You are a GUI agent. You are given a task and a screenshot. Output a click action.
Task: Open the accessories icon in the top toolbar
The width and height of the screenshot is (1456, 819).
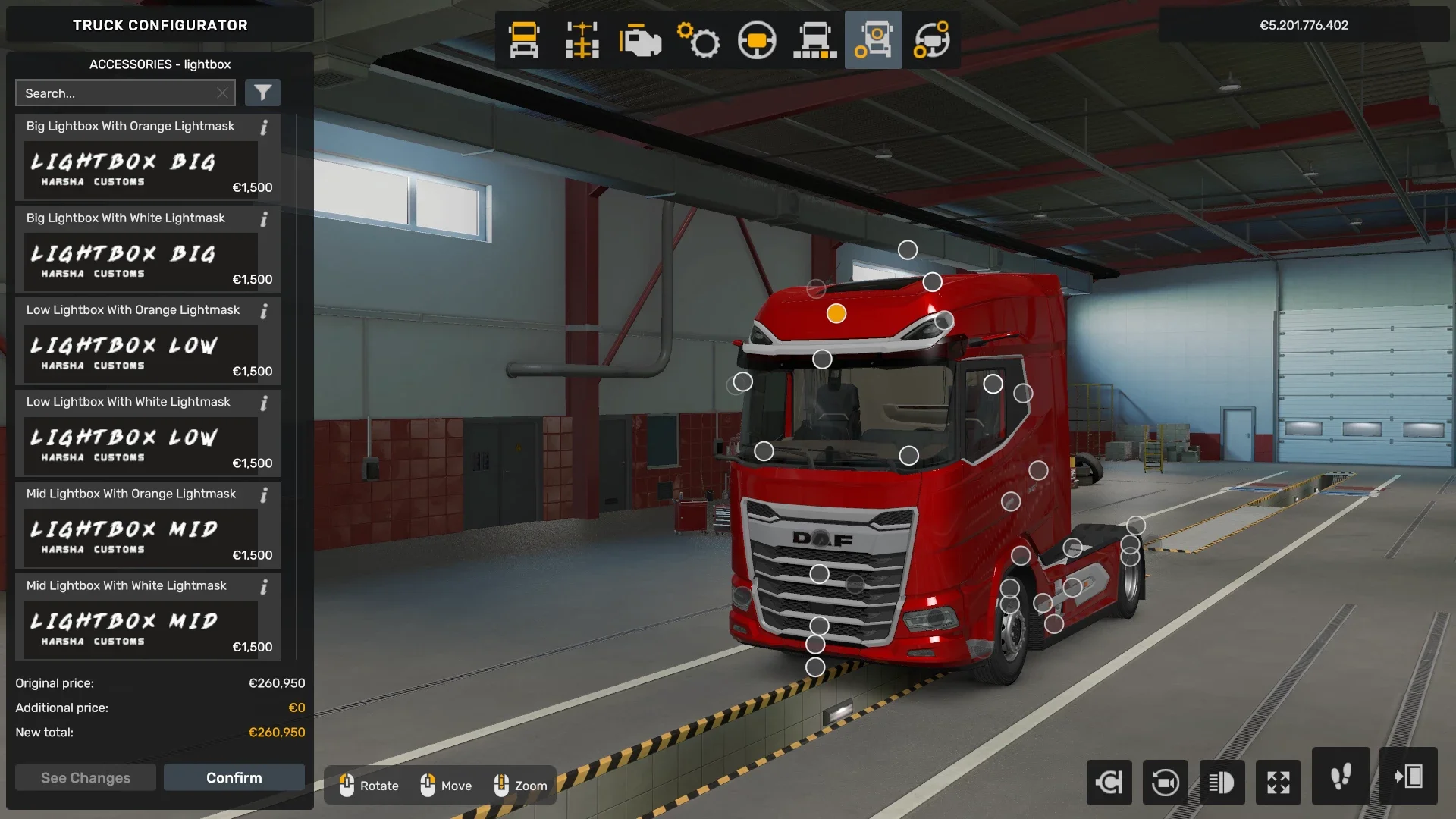click(x=873, y=41)
